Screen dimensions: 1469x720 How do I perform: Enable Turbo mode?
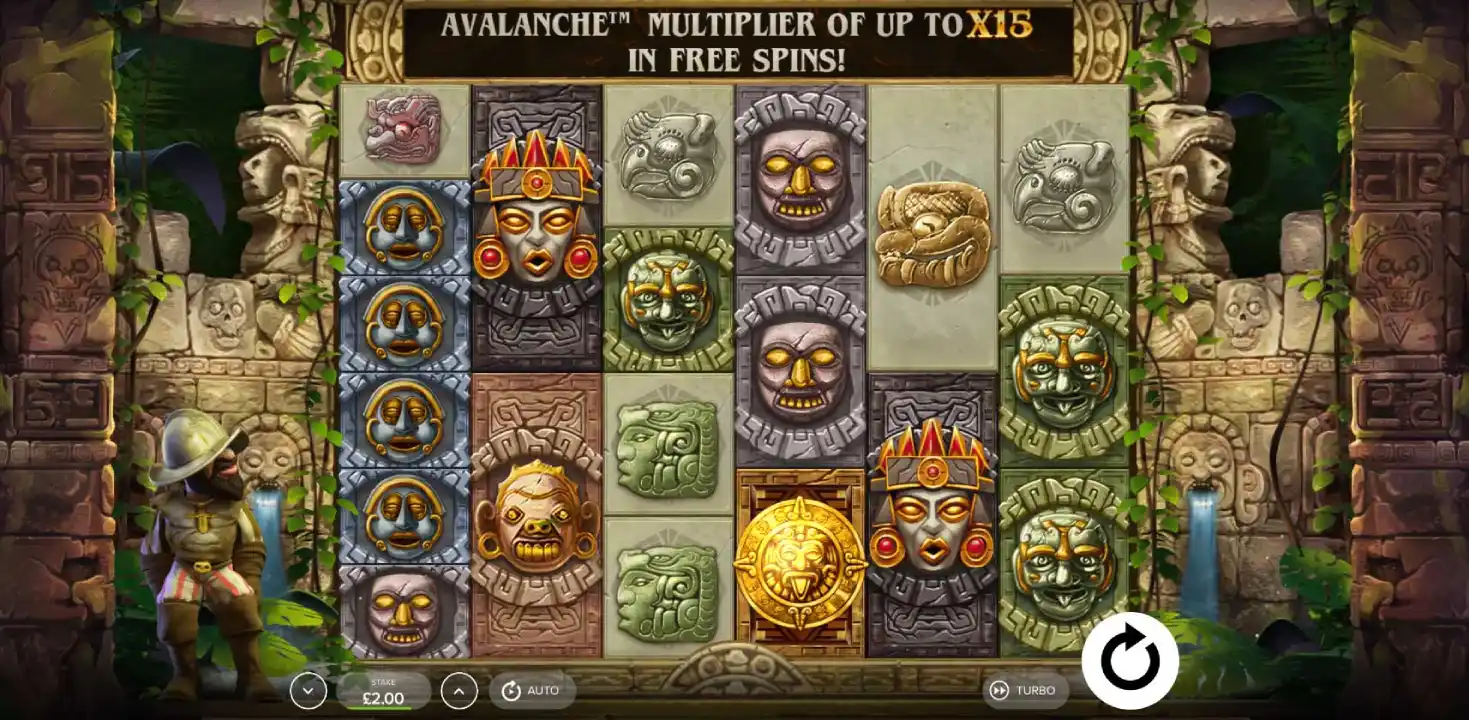(x=1026, y=689)
